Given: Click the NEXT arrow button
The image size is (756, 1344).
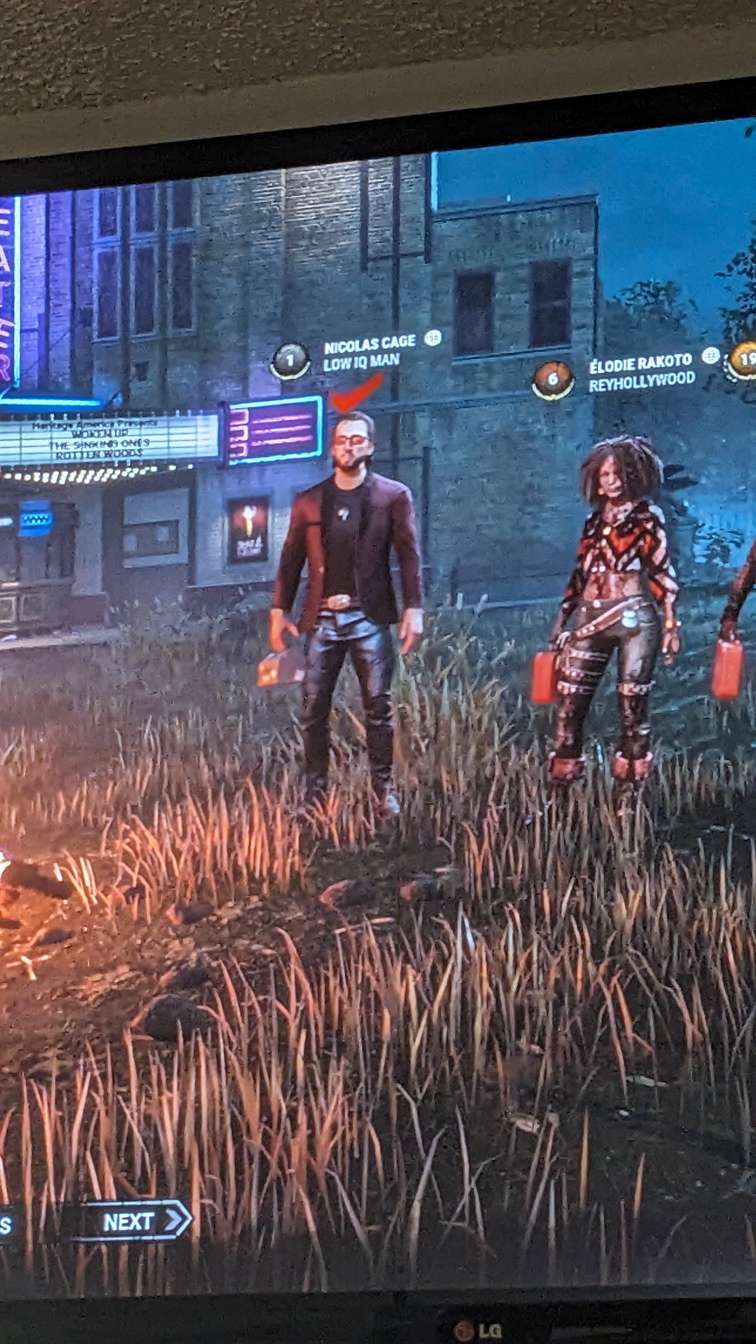Looking at the screenshot, I should point(133,1220).
